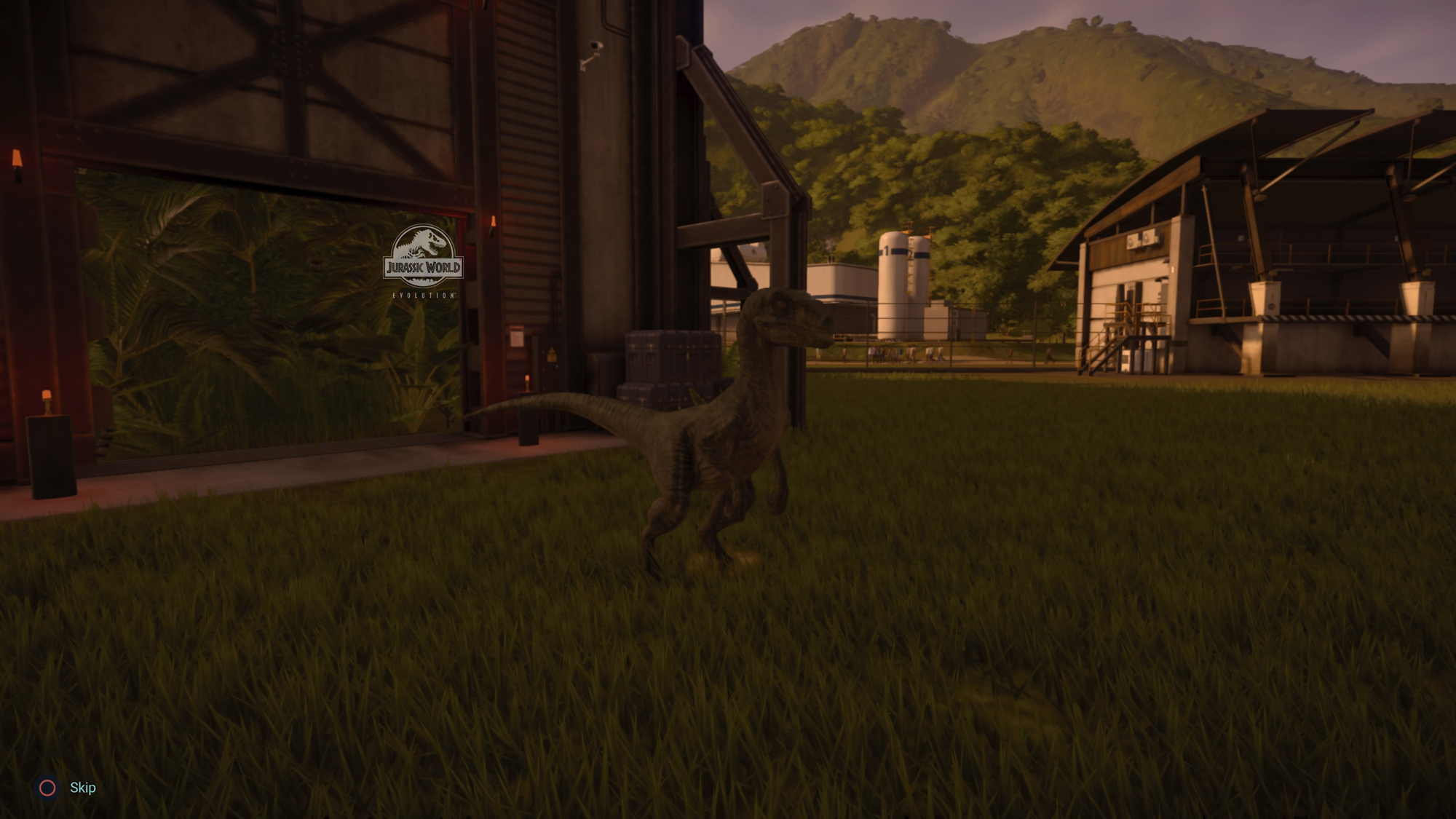Screen dimensions: 1456x819
Task: Click the orange hazard light on the doorframe
Action: tap(494, 221)
